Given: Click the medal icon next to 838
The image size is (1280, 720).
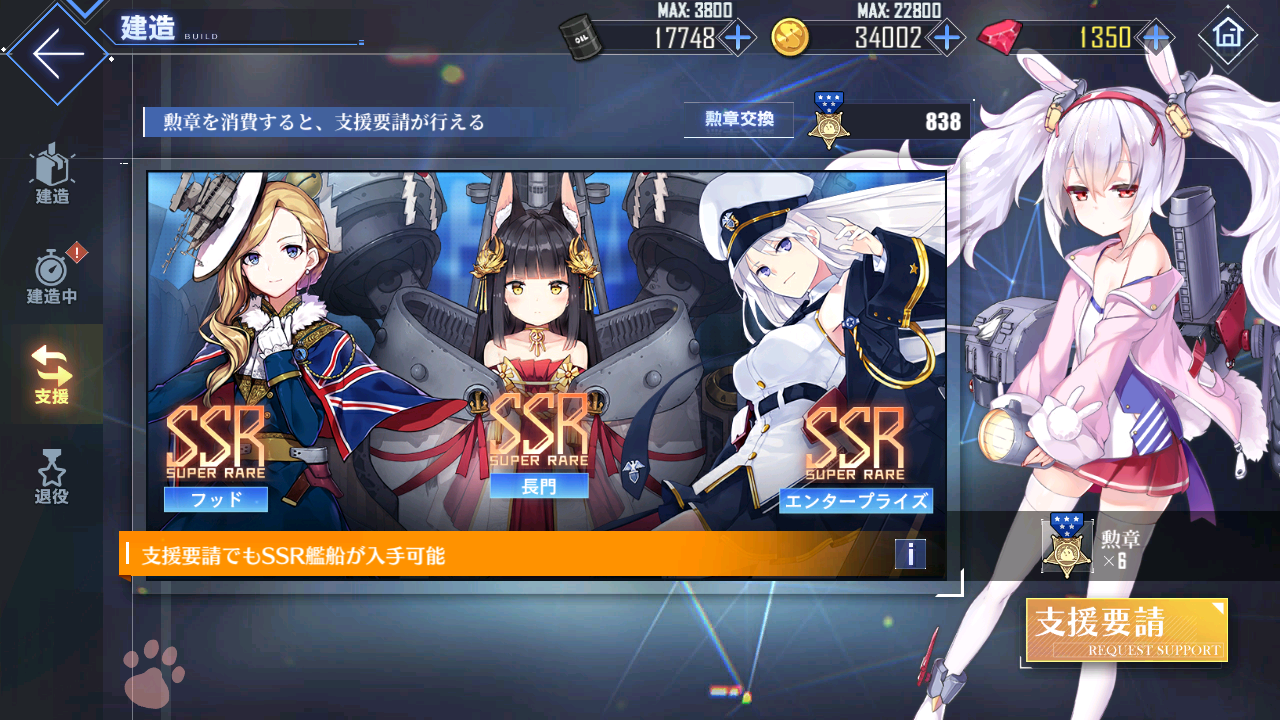Looking at the screenshot, I should pos(830,124).
